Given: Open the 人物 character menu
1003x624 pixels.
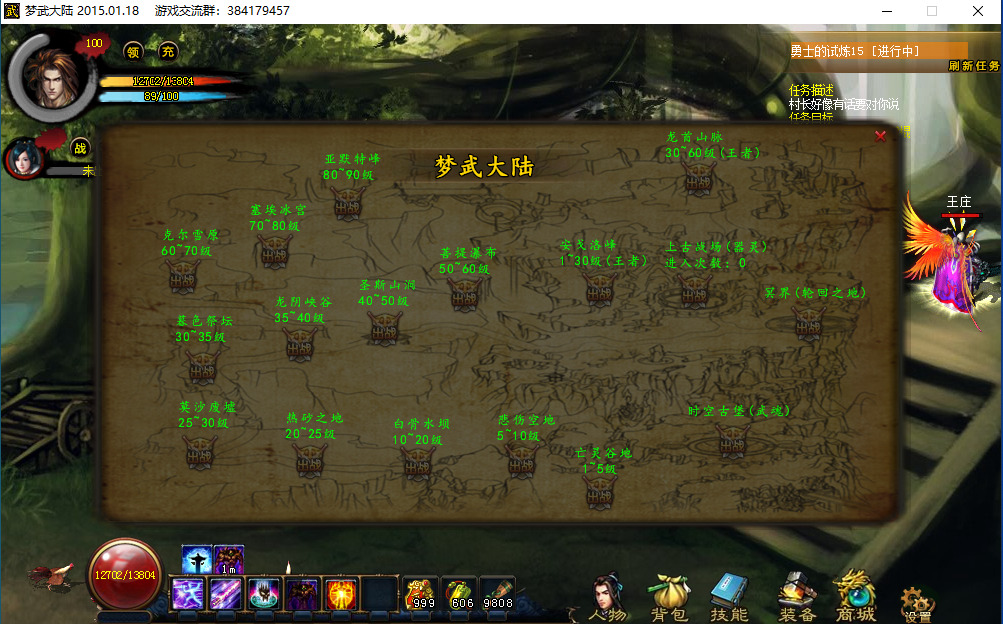Looking at the screenshot, I should tap(606, 596).
